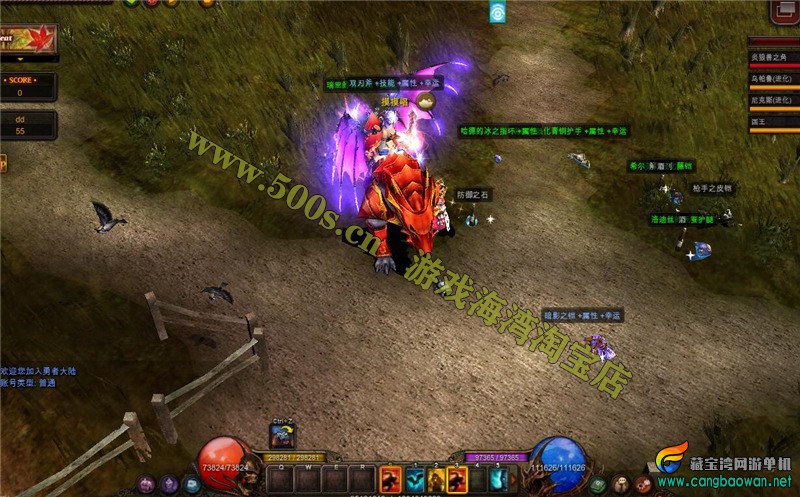Click the teal eye icon at top
Image resolution: width=800 pixels, height=497 pixels.
(497, 12)
